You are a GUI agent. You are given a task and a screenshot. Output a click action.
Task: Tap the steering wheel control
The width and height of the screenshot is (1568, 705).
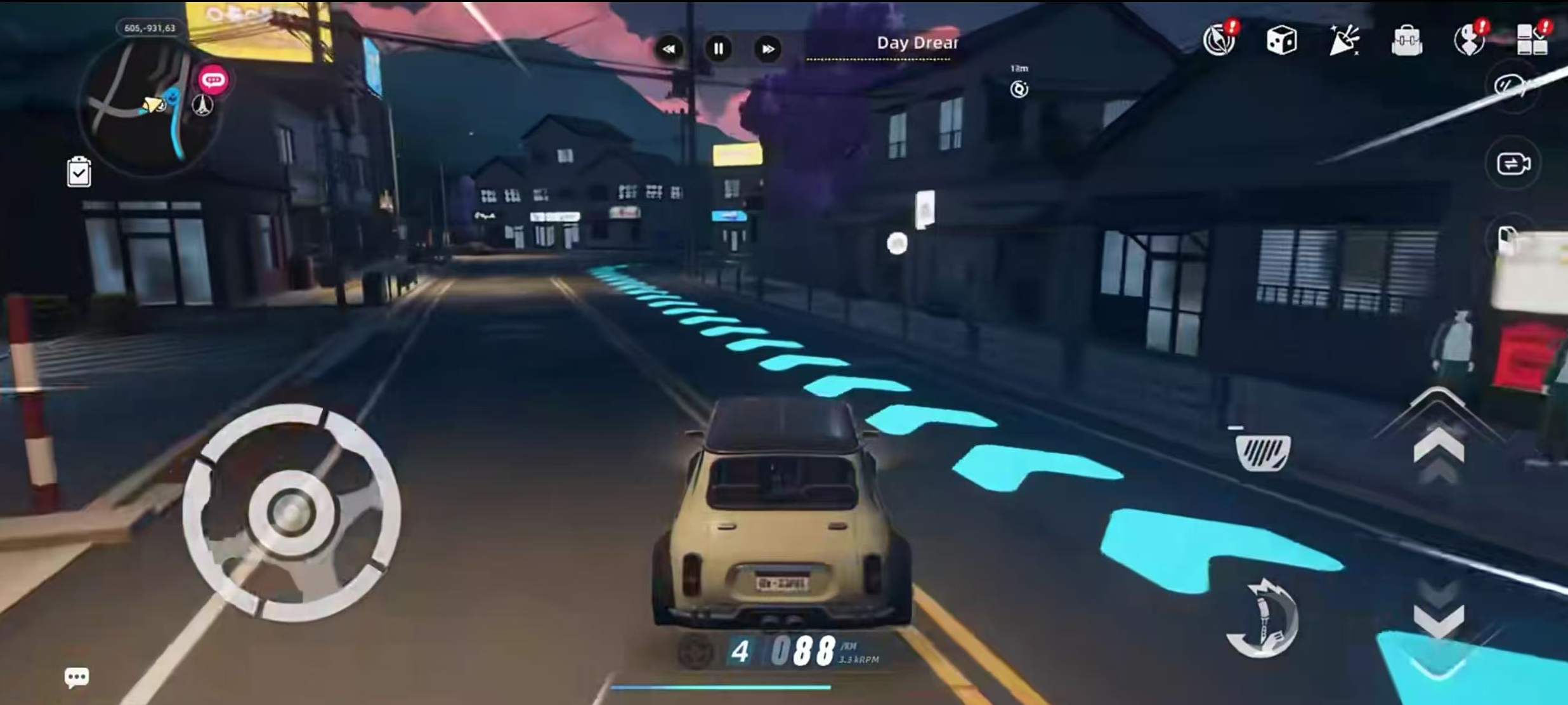point(291,512)
